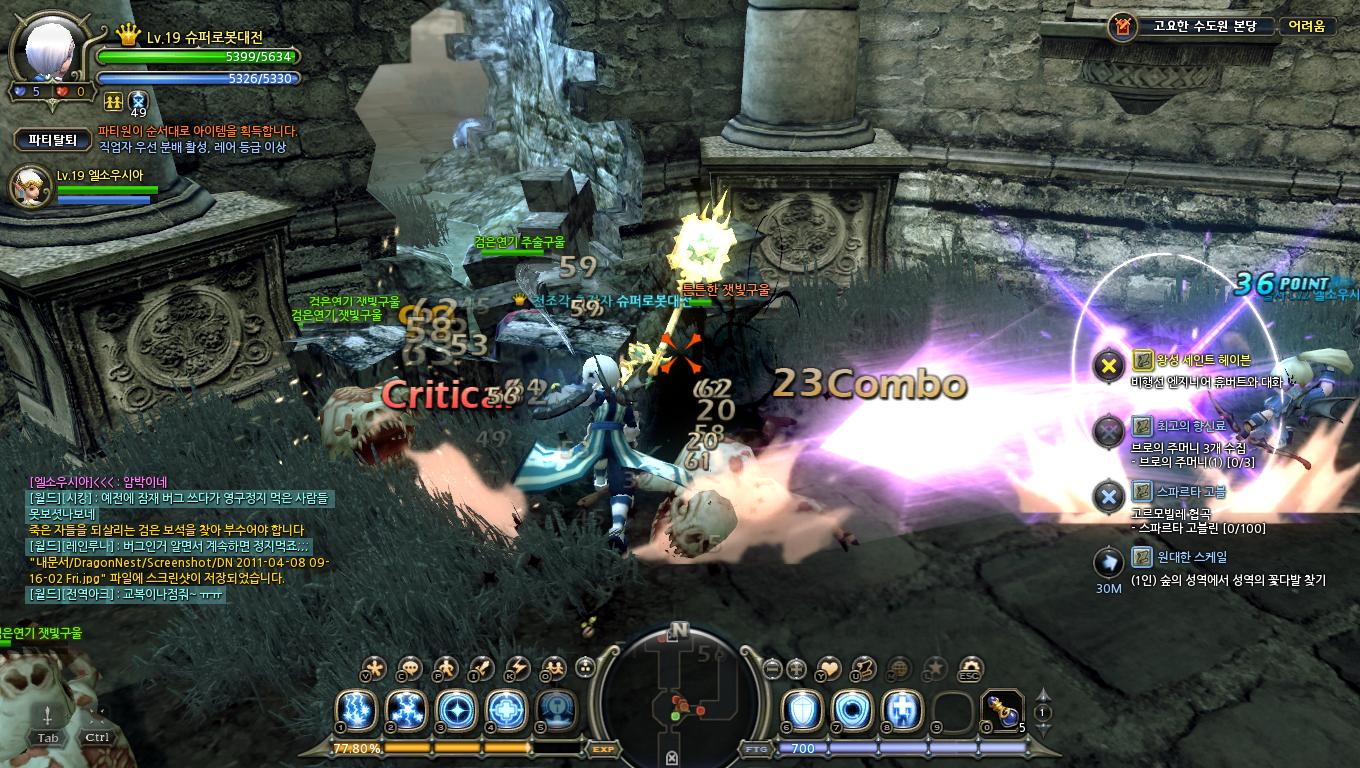Viewport: 1360px width, 768px height.
Task: Open the heart-shaped menu icon
Action: point(829,668)
